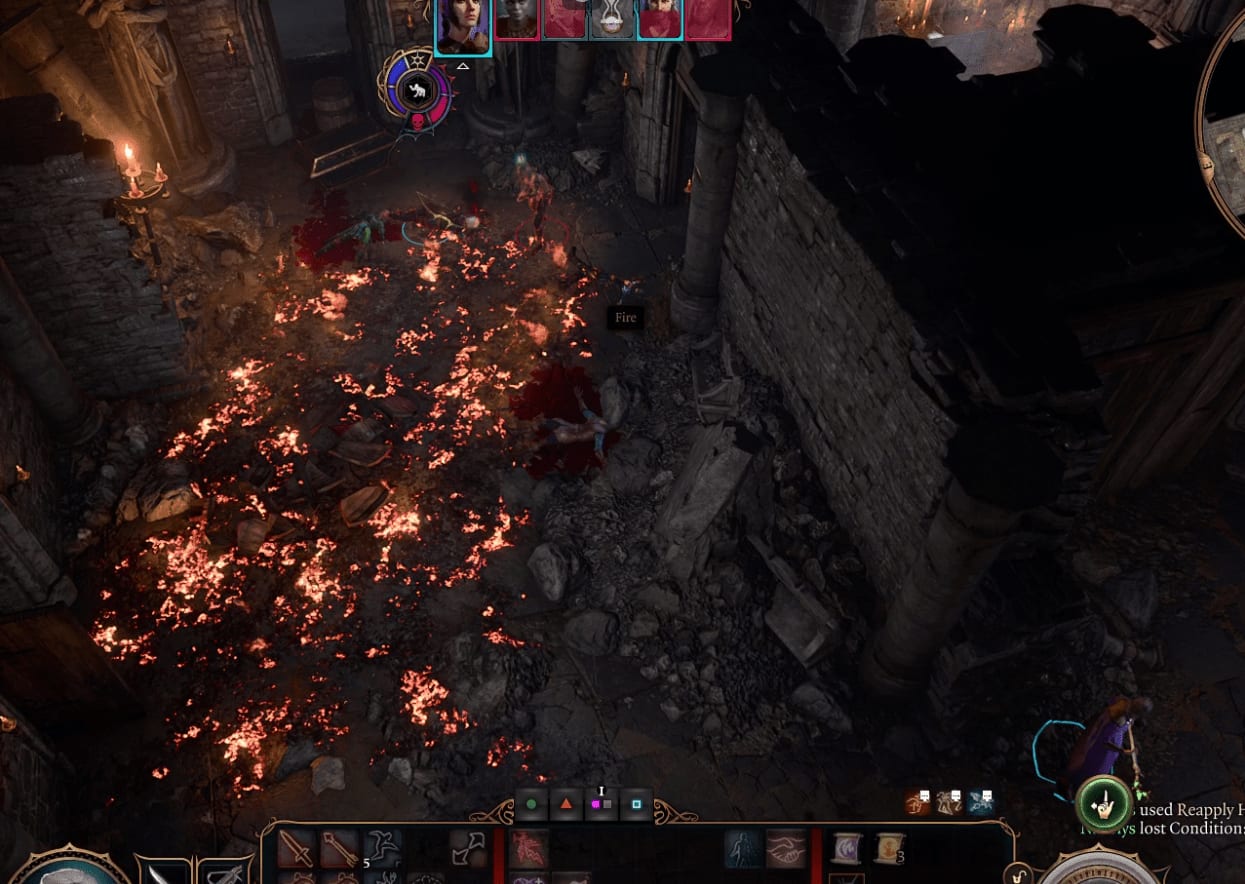Image resolution: width=1245 pixels, height=884 pixels.
Task: Select the handshake Help action
Action: pos(786,849)
